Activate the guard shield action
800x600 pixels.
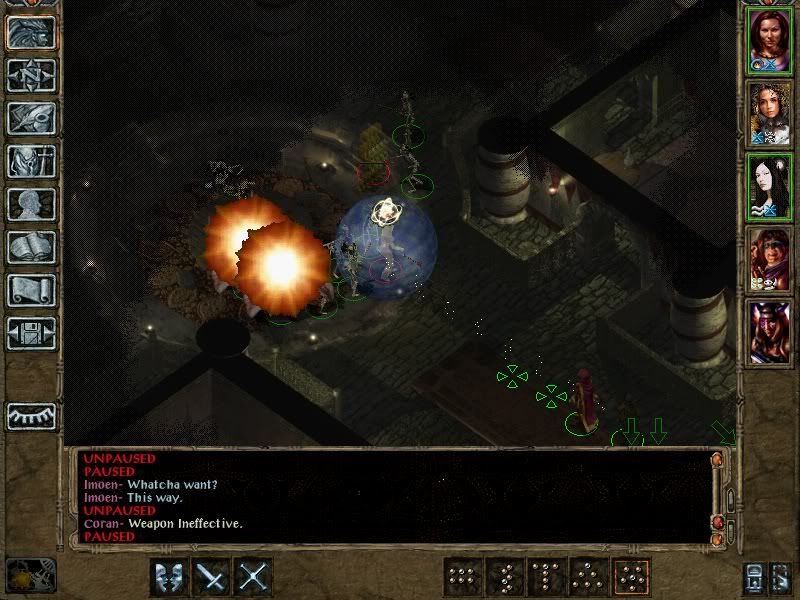click(x=169, y=577)
